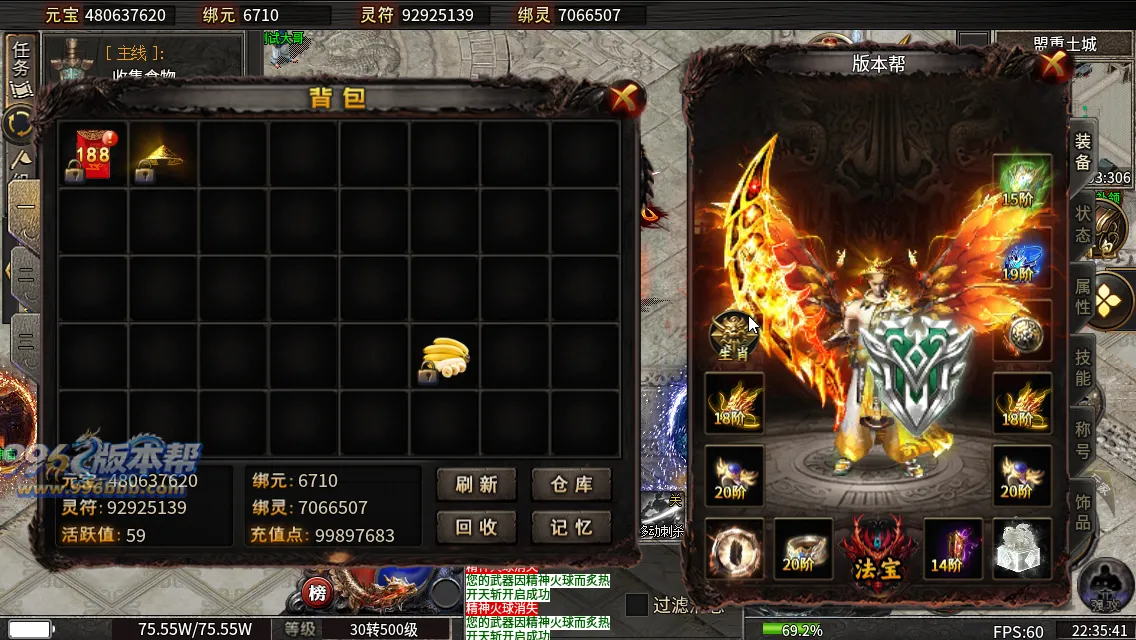Viewport: 1136px width, 640px height.
Task: Open the 榜 ranking button
Action: click(x=318, y=594)
